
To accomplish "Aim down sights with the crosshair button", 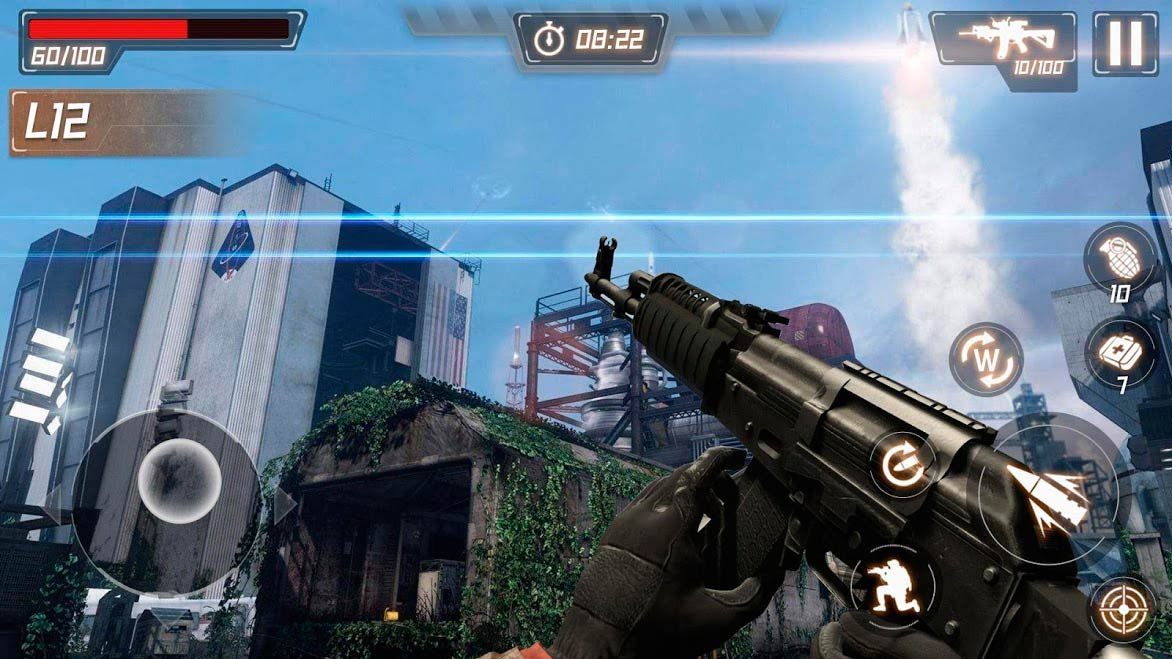I will [x=1122, y=608].
